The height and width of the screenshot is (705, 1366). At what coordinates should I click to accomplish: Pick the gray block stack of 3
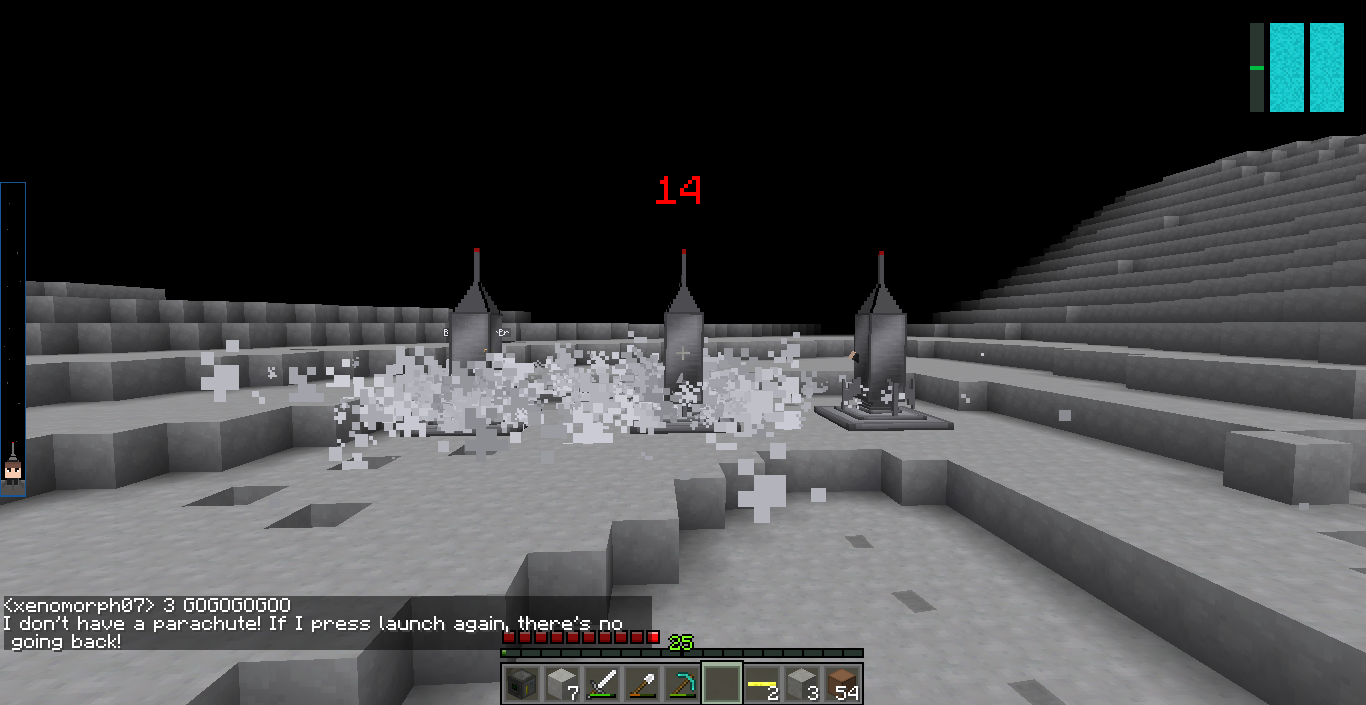click(x=802, y=684)
